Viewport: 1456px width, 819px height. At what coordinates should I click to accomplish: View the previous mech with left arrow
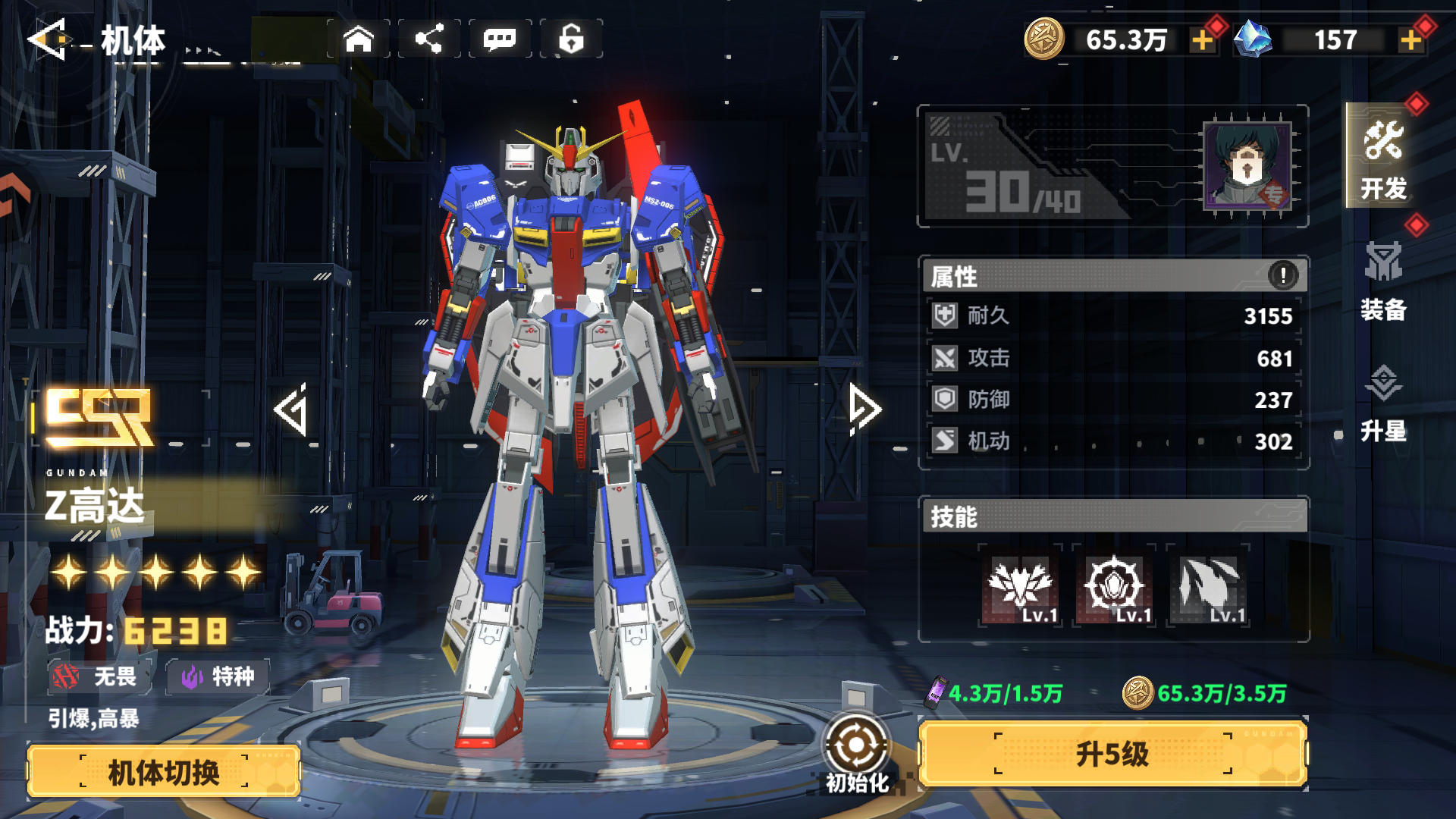(x=292, y=409)
